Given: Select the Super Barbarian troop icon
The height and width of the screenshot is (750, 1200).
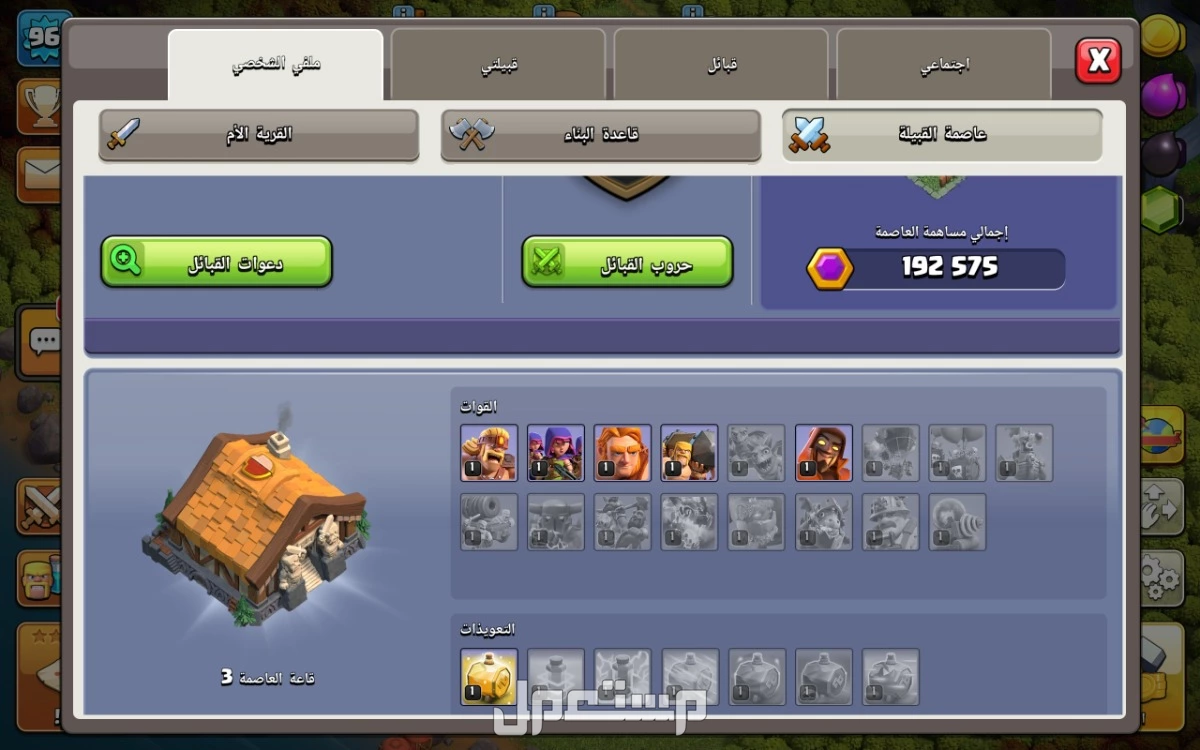Looking at the screenshot, I should (x=489, y=453).
